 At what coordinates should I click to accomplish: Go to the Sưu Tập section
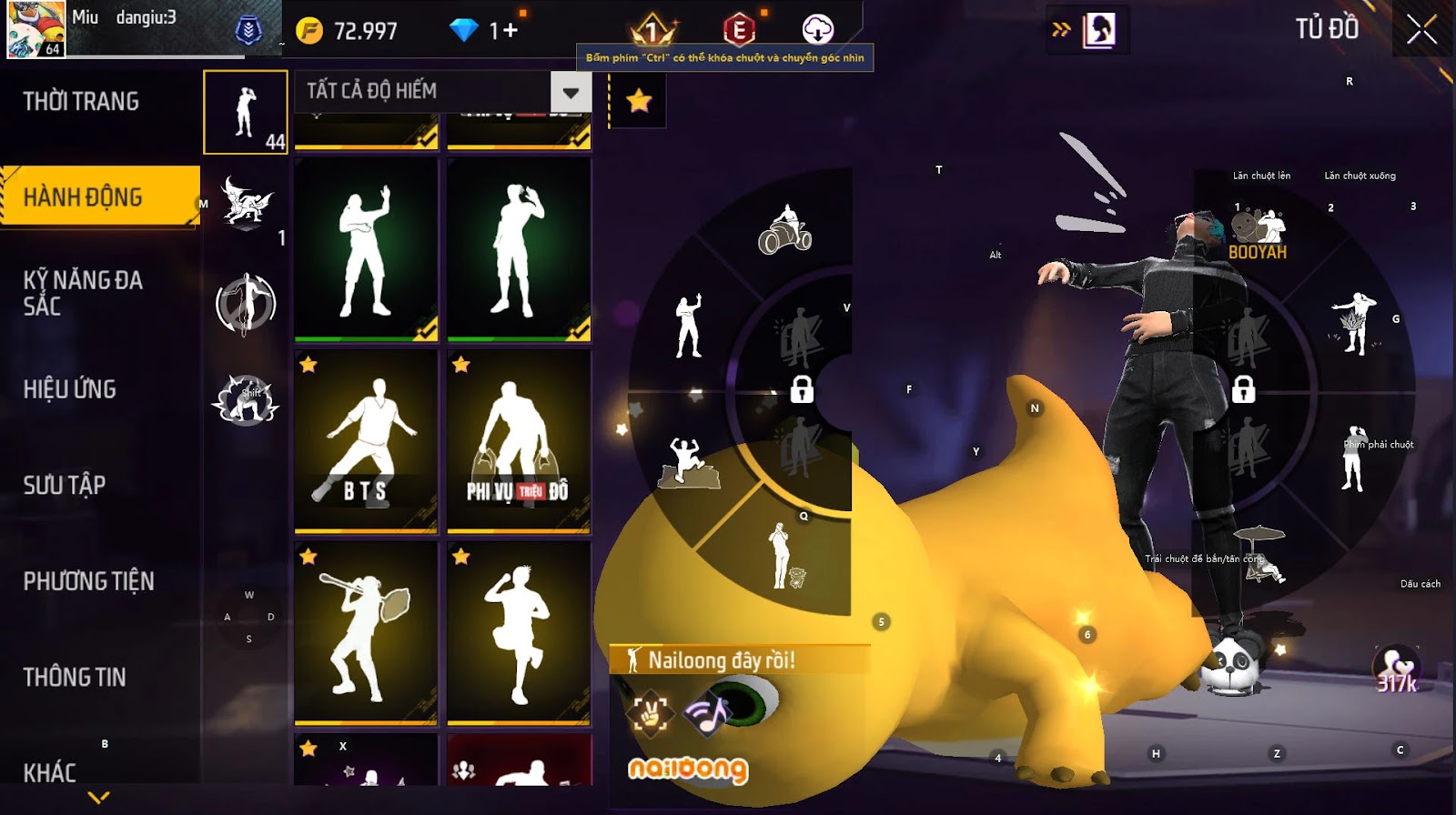(x=65, y=485)
